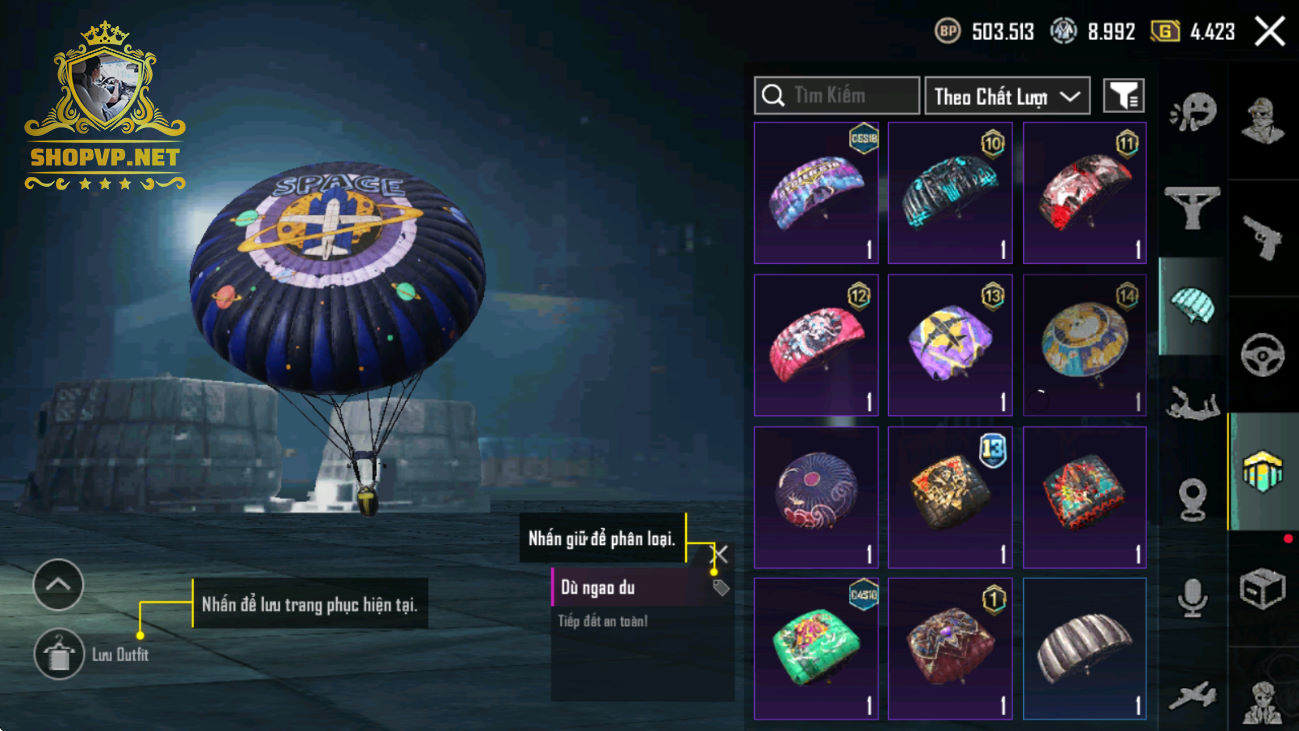
Task: Dismiss the Dù ngao du item tooltip
Action: click(719, 553)
